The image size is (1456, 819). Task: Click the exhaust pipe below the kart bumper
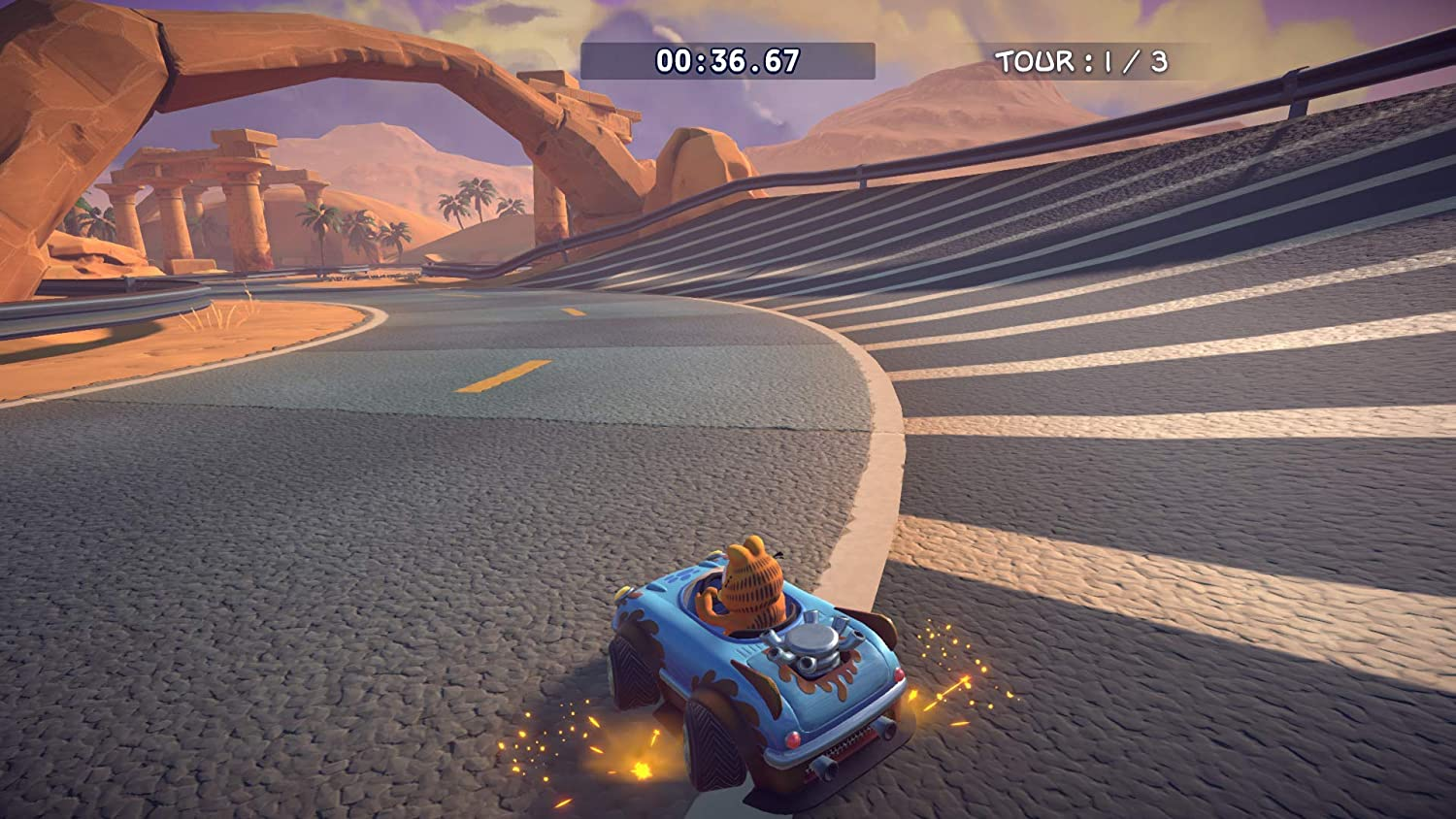click(825, 766)
